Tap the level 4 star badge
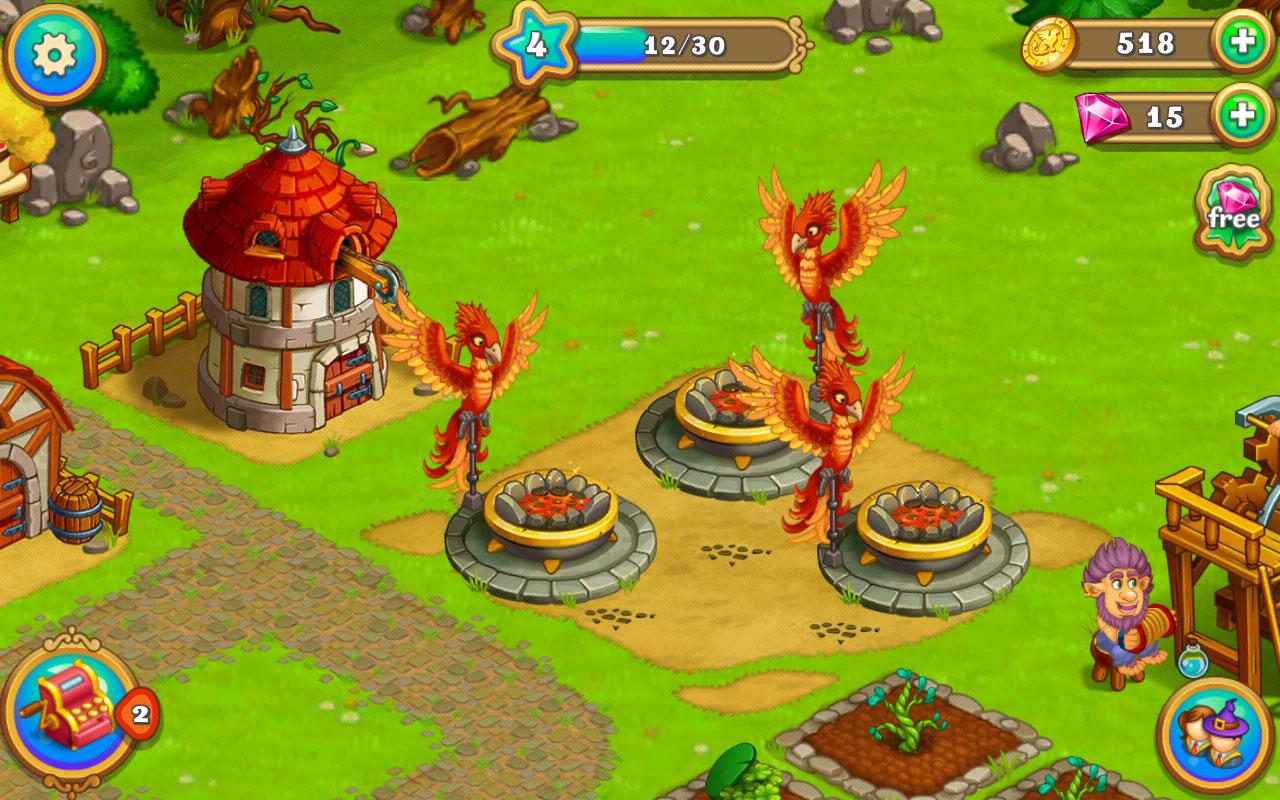The image size is (1280, 800). tap(537, 45)
